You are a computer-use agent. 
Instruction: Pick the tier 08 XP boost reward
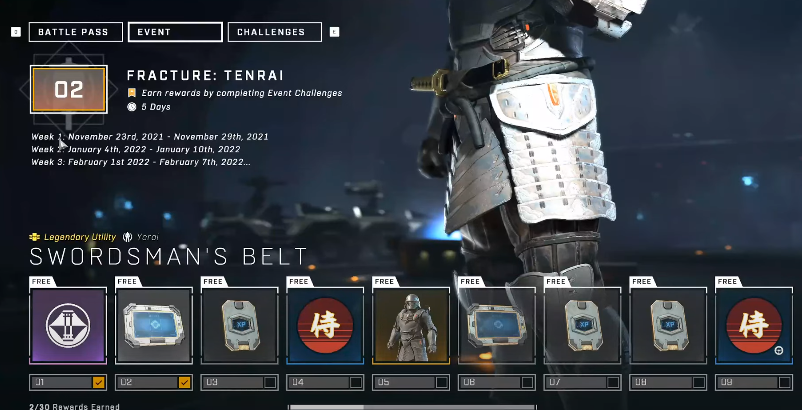coord(668,326)
